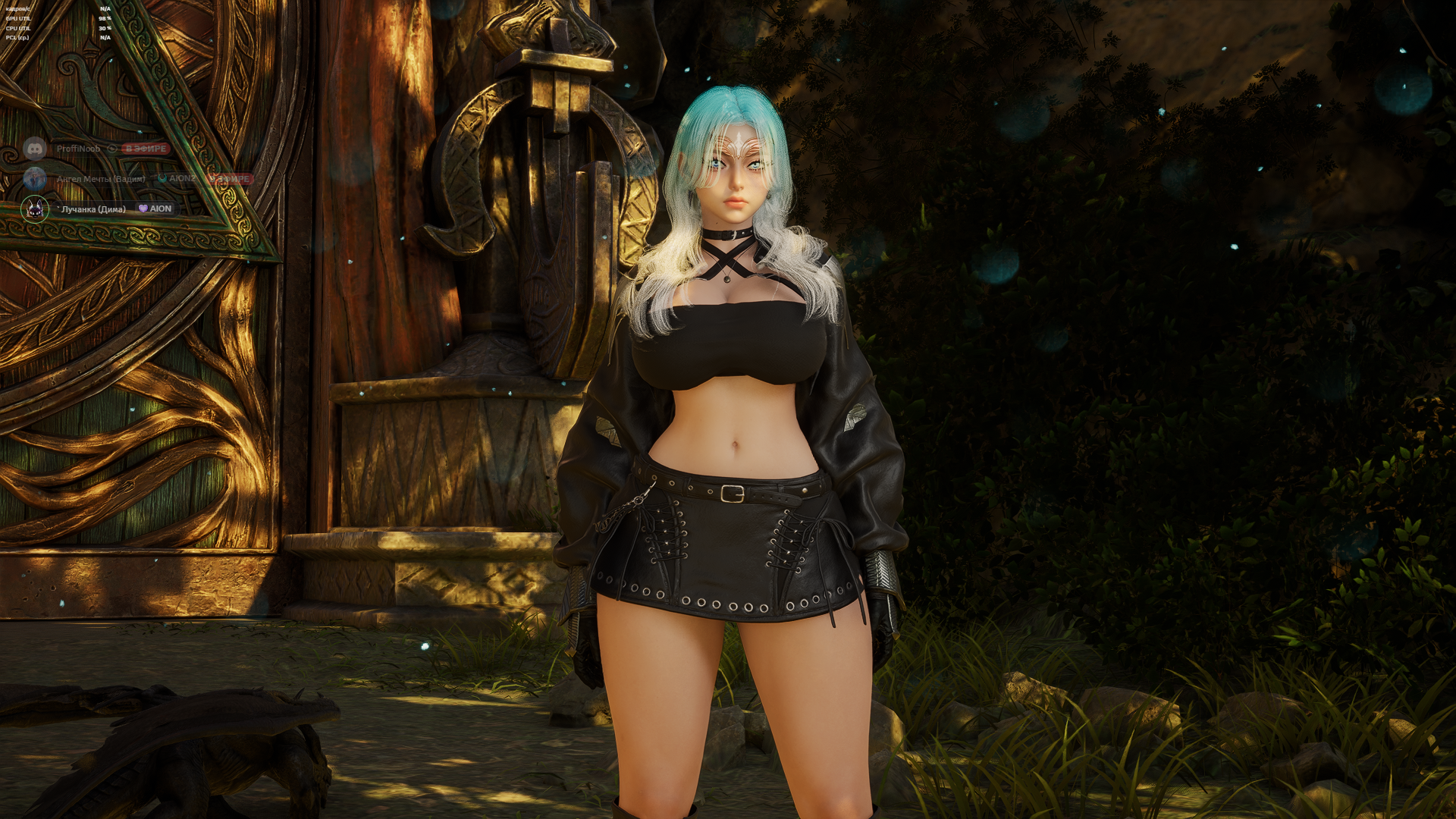
Task: Click the 'кадров/с' FPS counter row
Action: coord(16,9)
